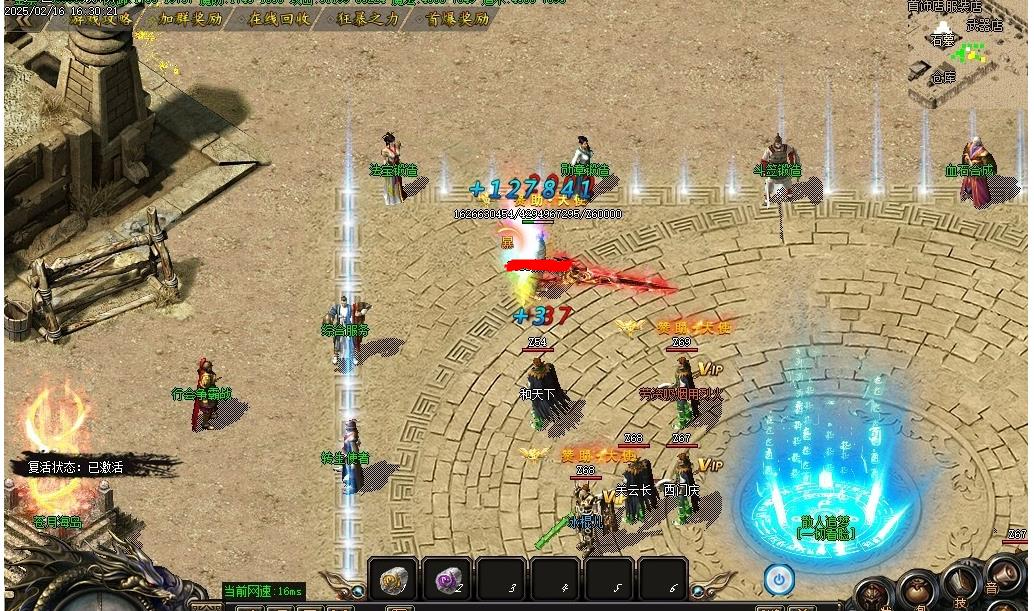Image resolution: width=1034 pixels, height=611 pixels.
Task: Use the white stone in hotbar slot 1
Action: tap(393, 580)
